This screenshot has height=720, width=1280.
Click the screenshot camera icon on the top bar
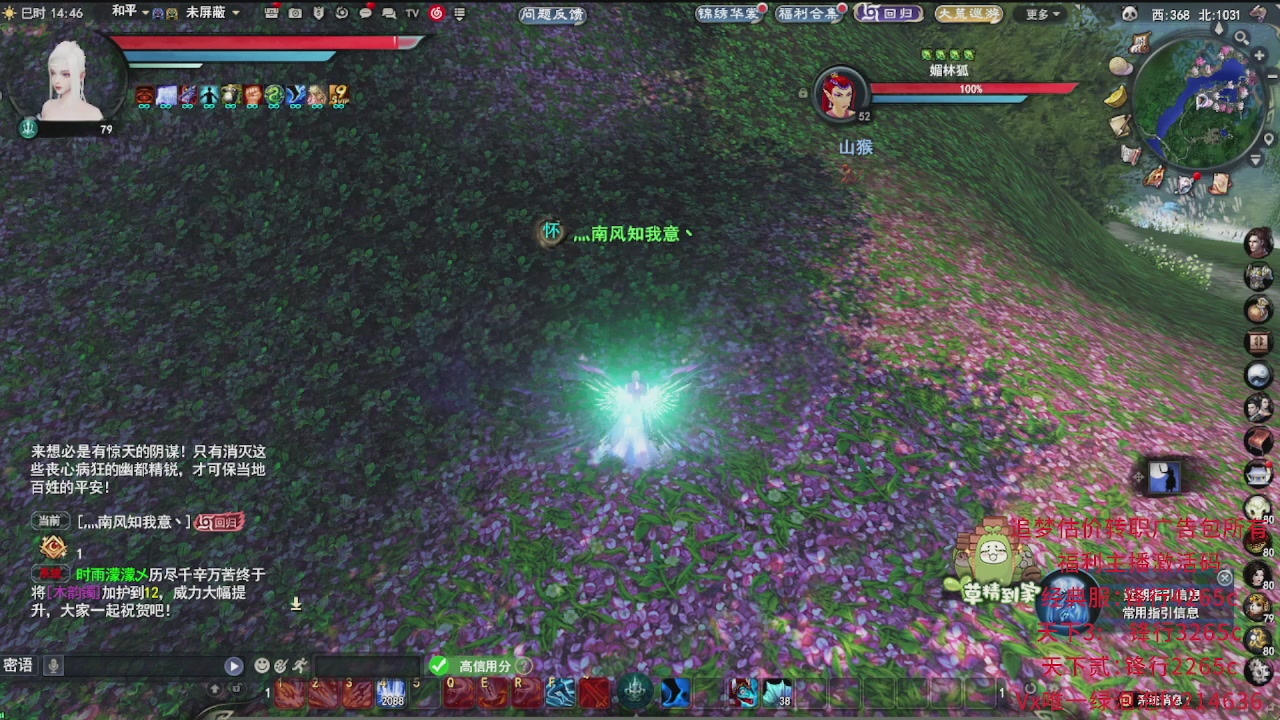(294, 14)
